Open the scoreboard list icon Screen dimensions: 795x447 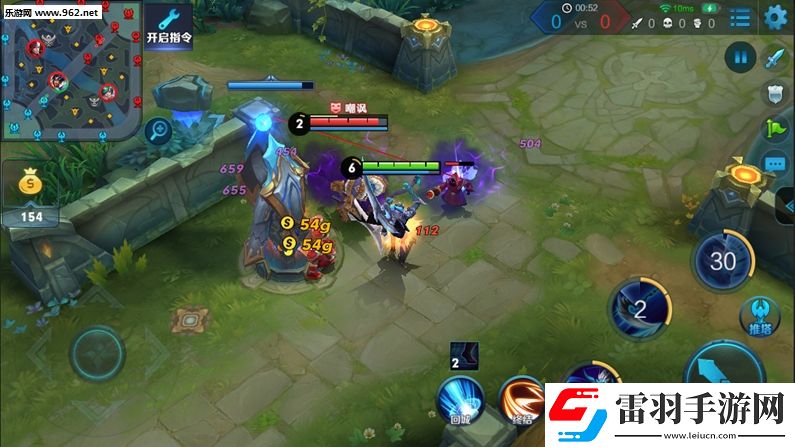click(740, 18)
